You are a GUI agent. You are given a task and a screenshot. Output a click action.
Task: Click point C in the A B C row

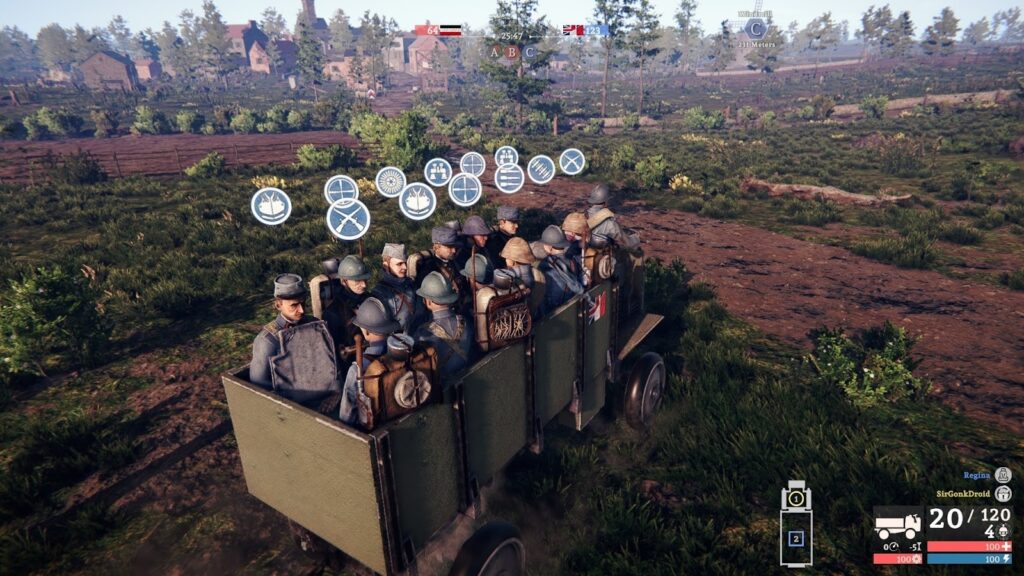[x=529, y=51]
